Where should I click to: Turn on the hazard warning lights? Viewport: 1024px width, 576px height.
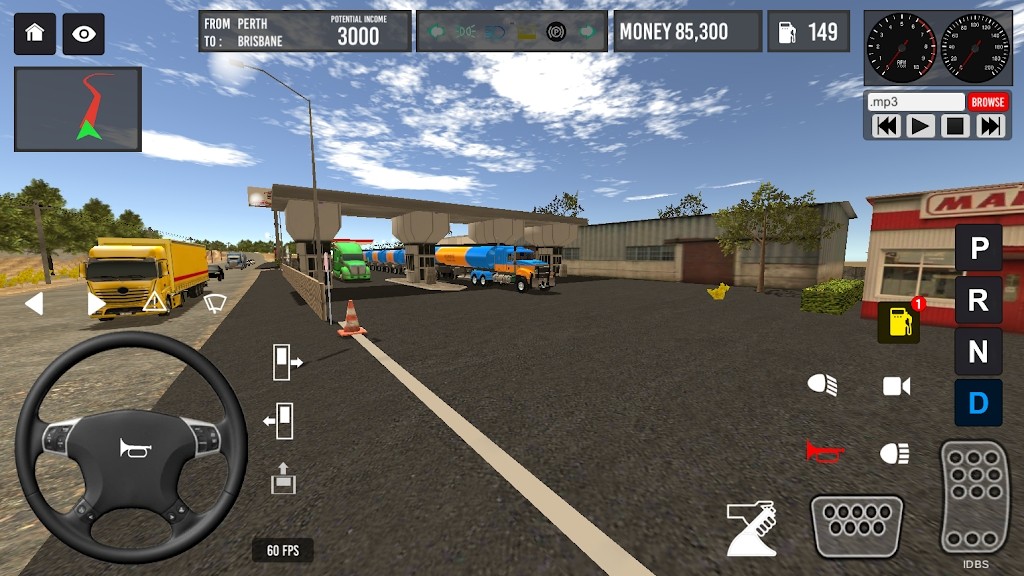(x=154, y=302)
